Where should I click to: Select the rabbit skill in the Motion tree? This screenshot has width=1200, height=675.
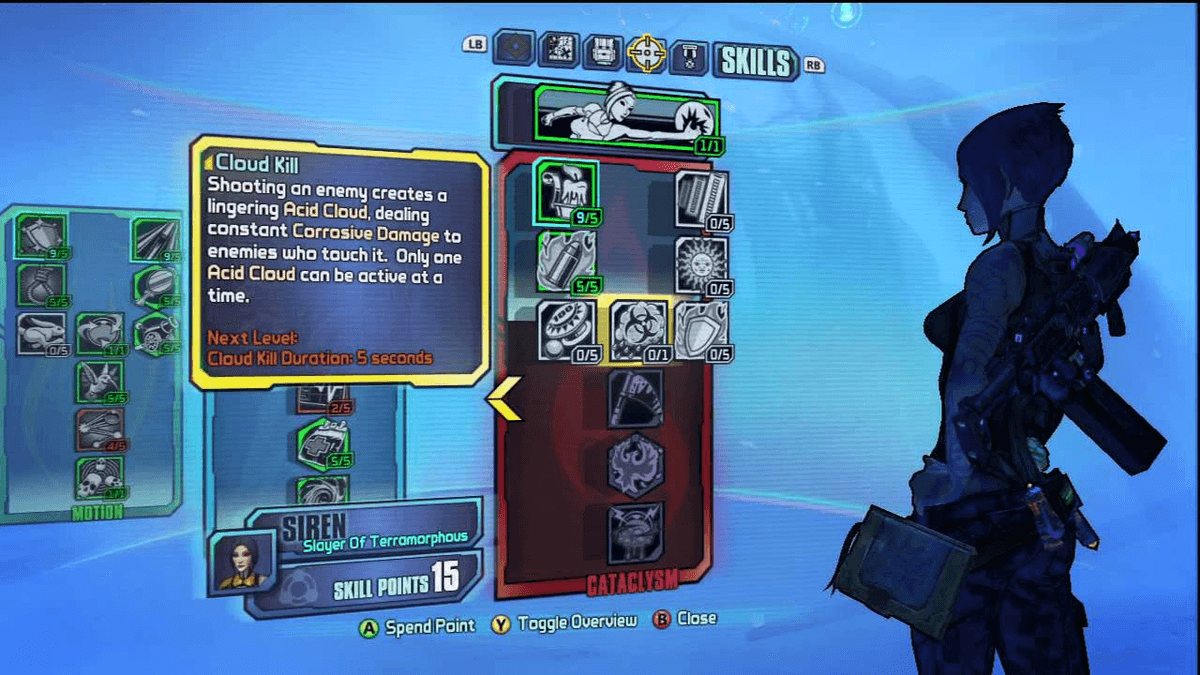pyautogui.click(x=41, y=333)
